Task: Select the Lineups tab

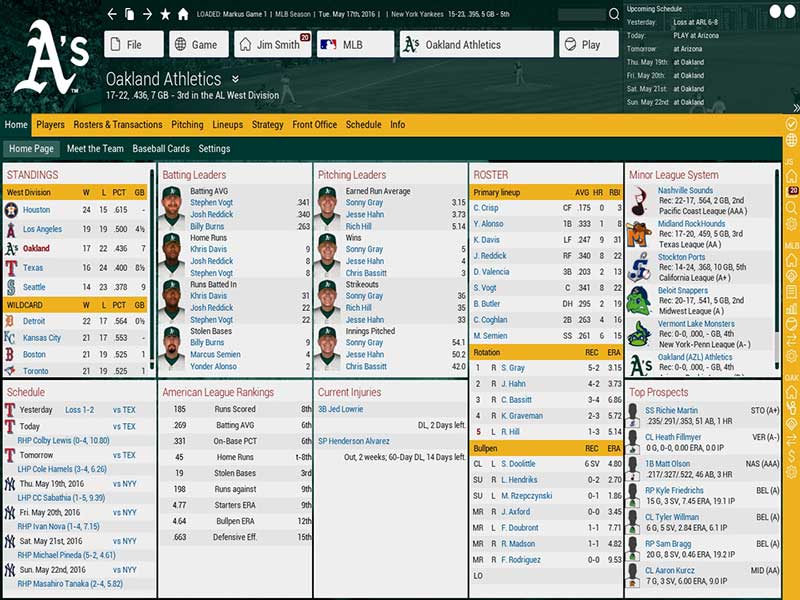Action: [x=228, y=125]
